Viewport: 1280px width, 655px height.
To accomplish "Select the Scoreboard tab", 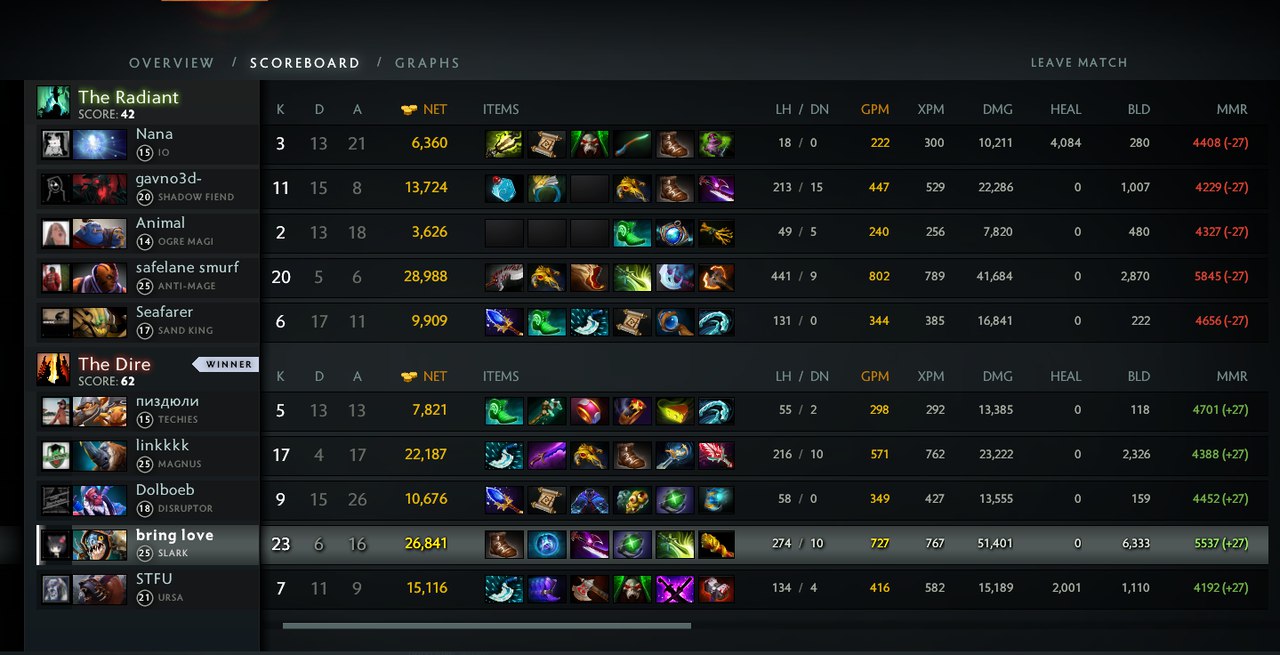I will coord(304,63).
